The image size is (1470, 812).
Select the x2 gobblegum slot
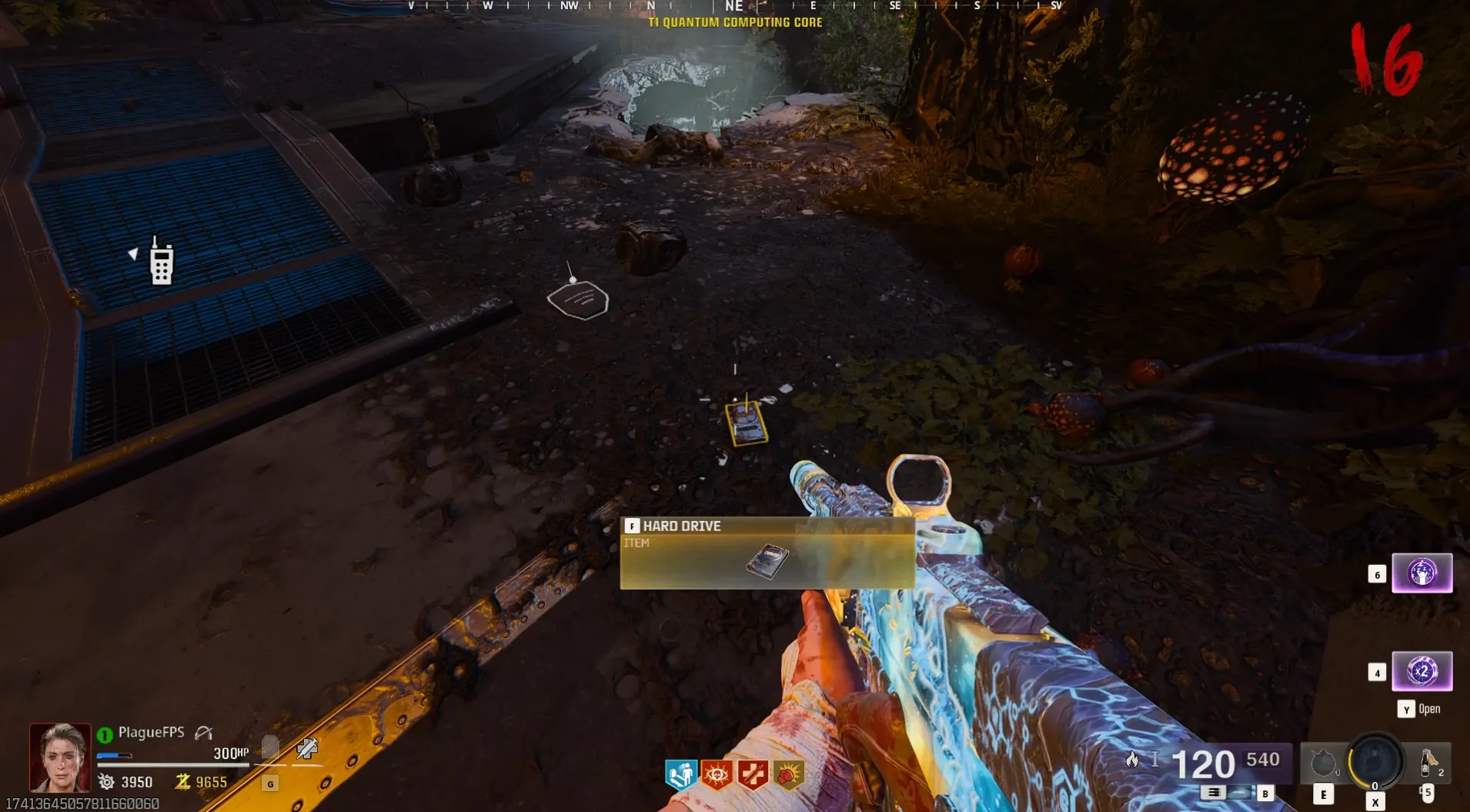coord(1422,671)
